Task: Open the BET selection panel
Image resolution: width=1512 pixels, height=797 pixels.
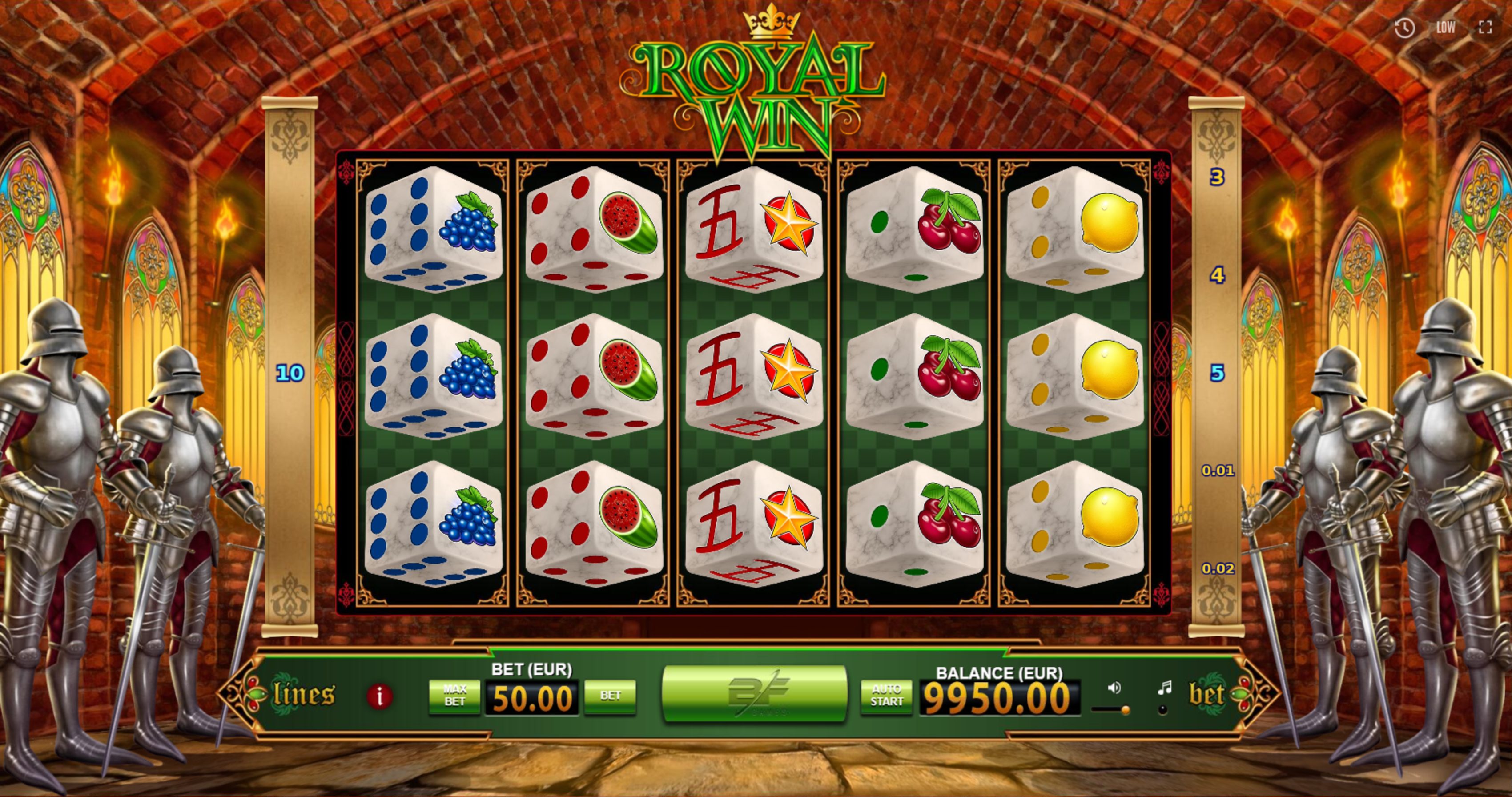Action: pyautogui.click(x=611, y=697)
